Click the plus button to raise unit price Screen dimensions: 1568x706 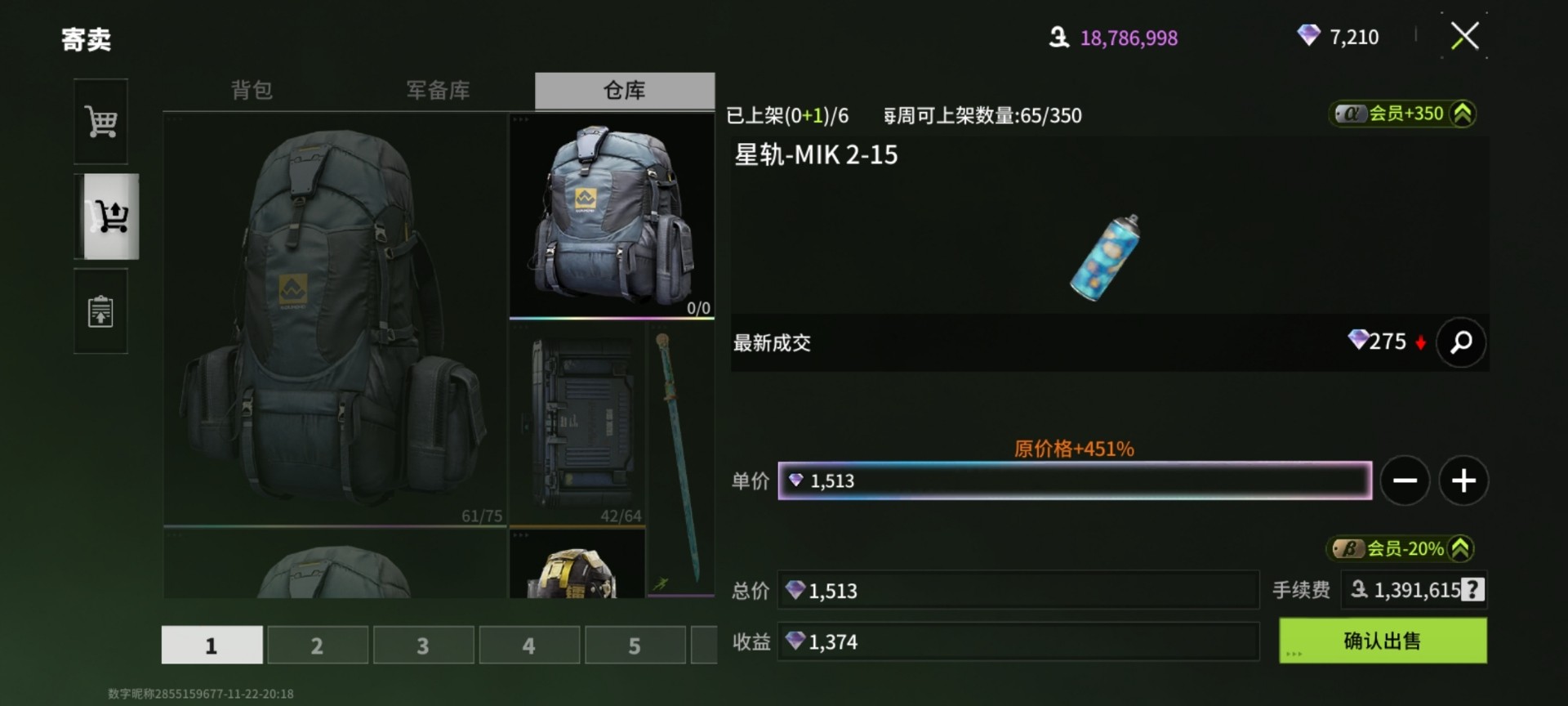click(x=1463, y=480)
